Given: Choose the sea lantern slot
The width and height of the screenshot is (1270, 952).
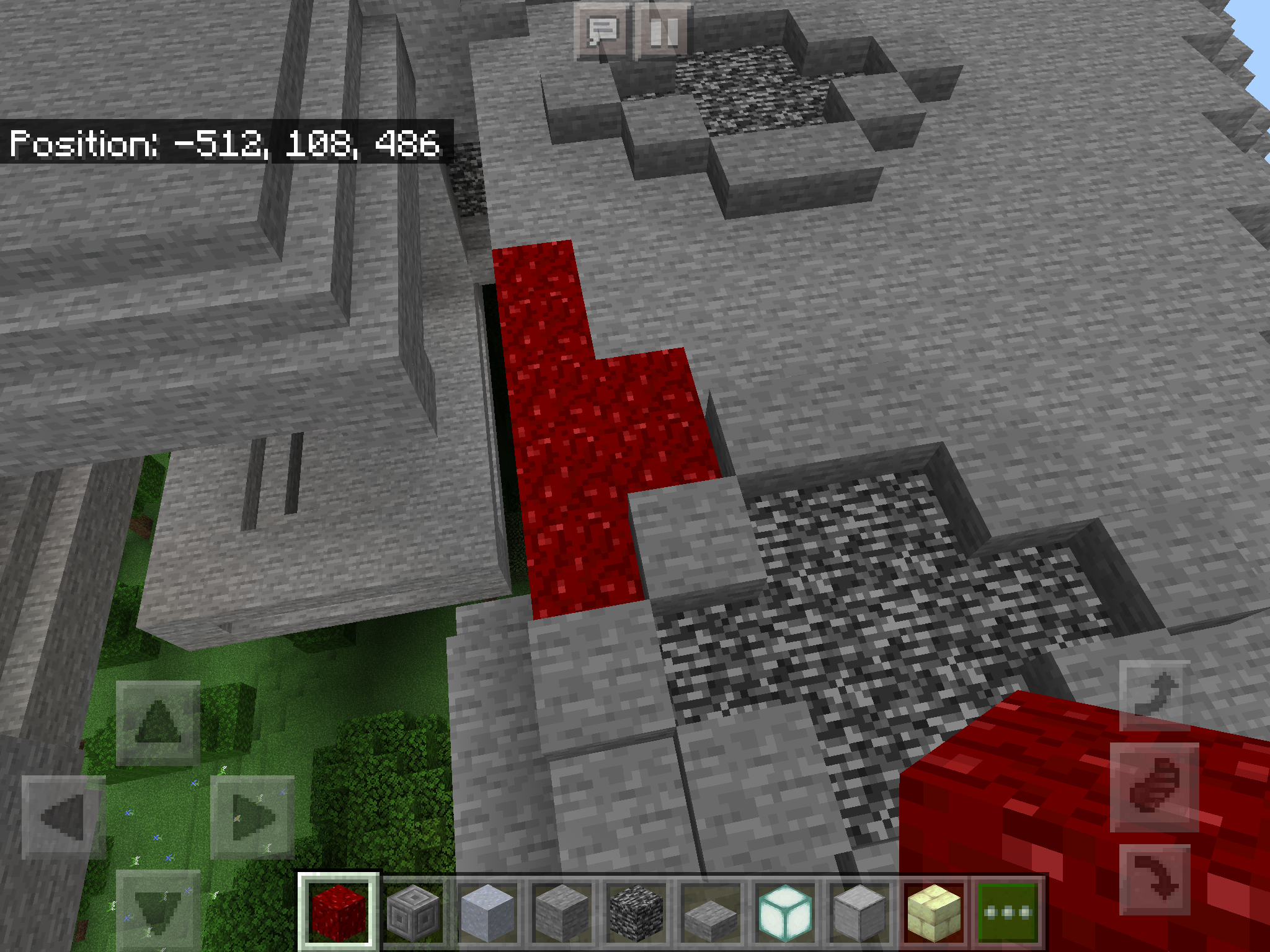Looking at the screenshot, I should click(785, 912).
